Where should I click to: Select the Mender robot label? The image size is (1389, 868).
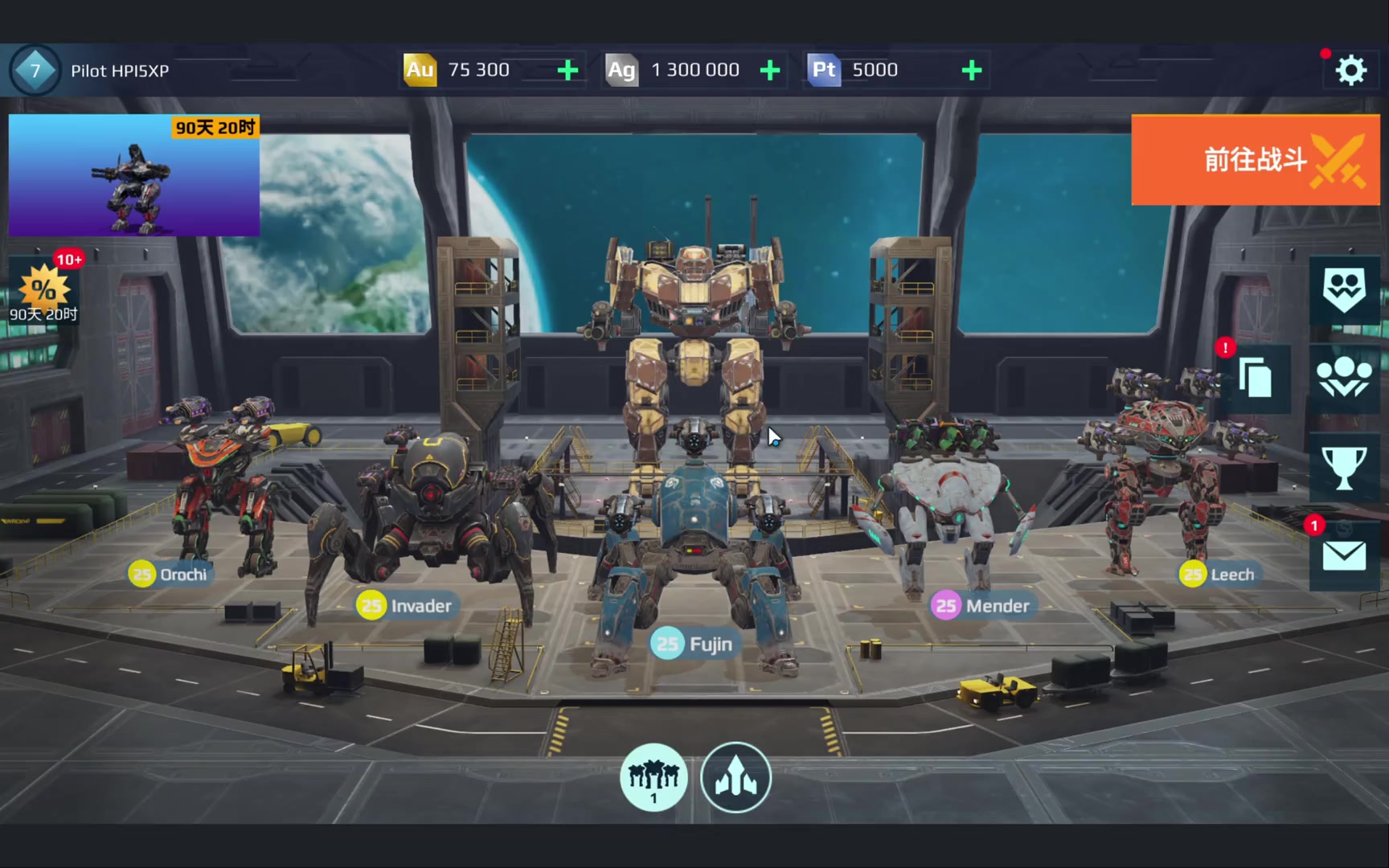point(981,605)
